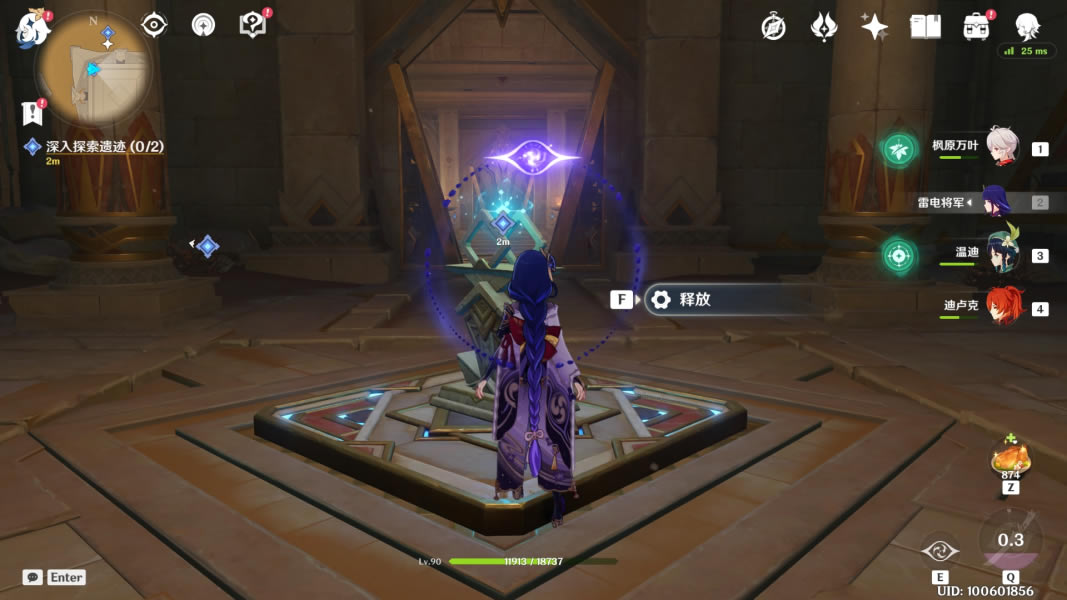This screenshot has height=600, width=1067.
Task: Open the tutorial question-mark book icon
Action: (253, 25)
